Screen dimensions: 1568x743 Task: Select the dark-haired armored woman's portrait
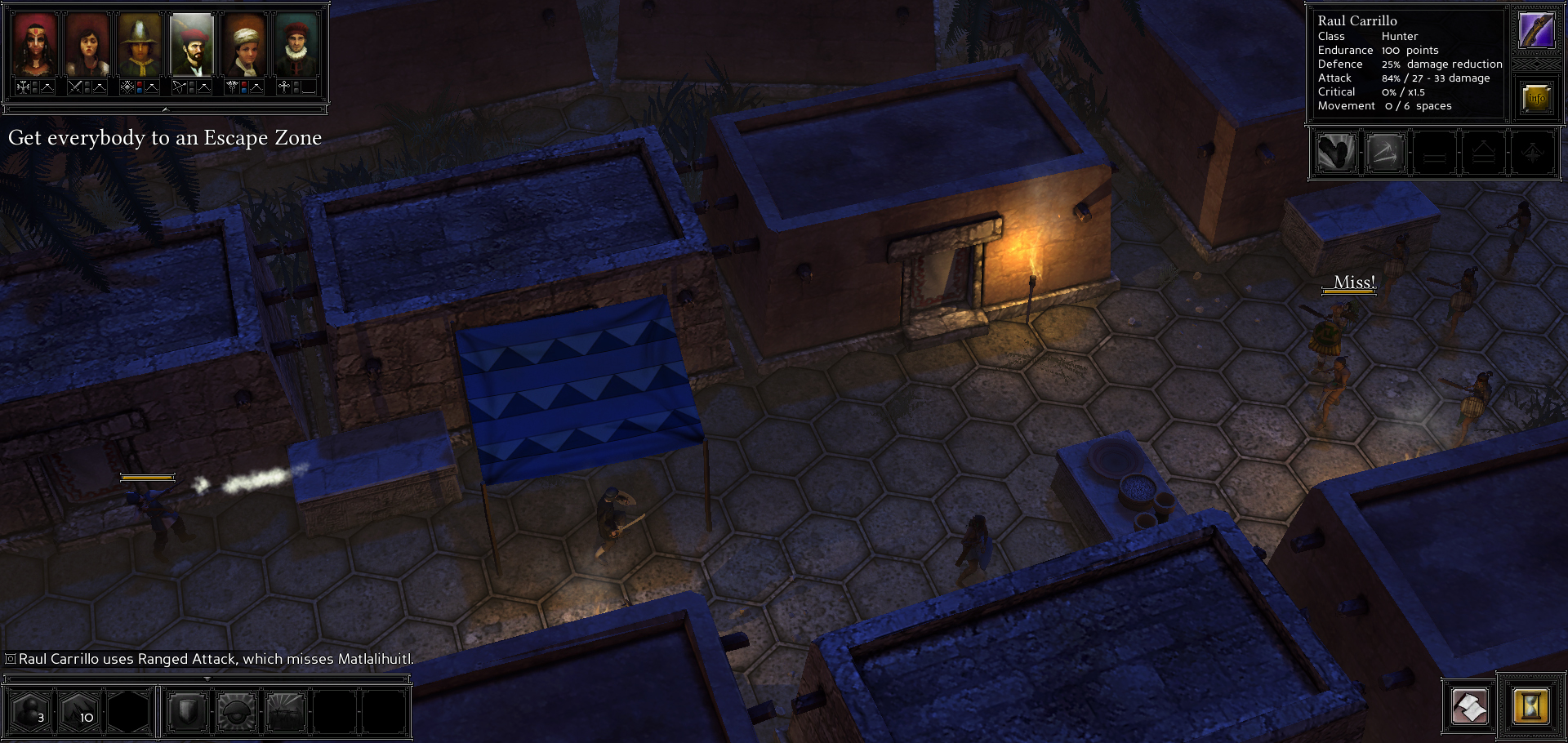pos(87,46)
